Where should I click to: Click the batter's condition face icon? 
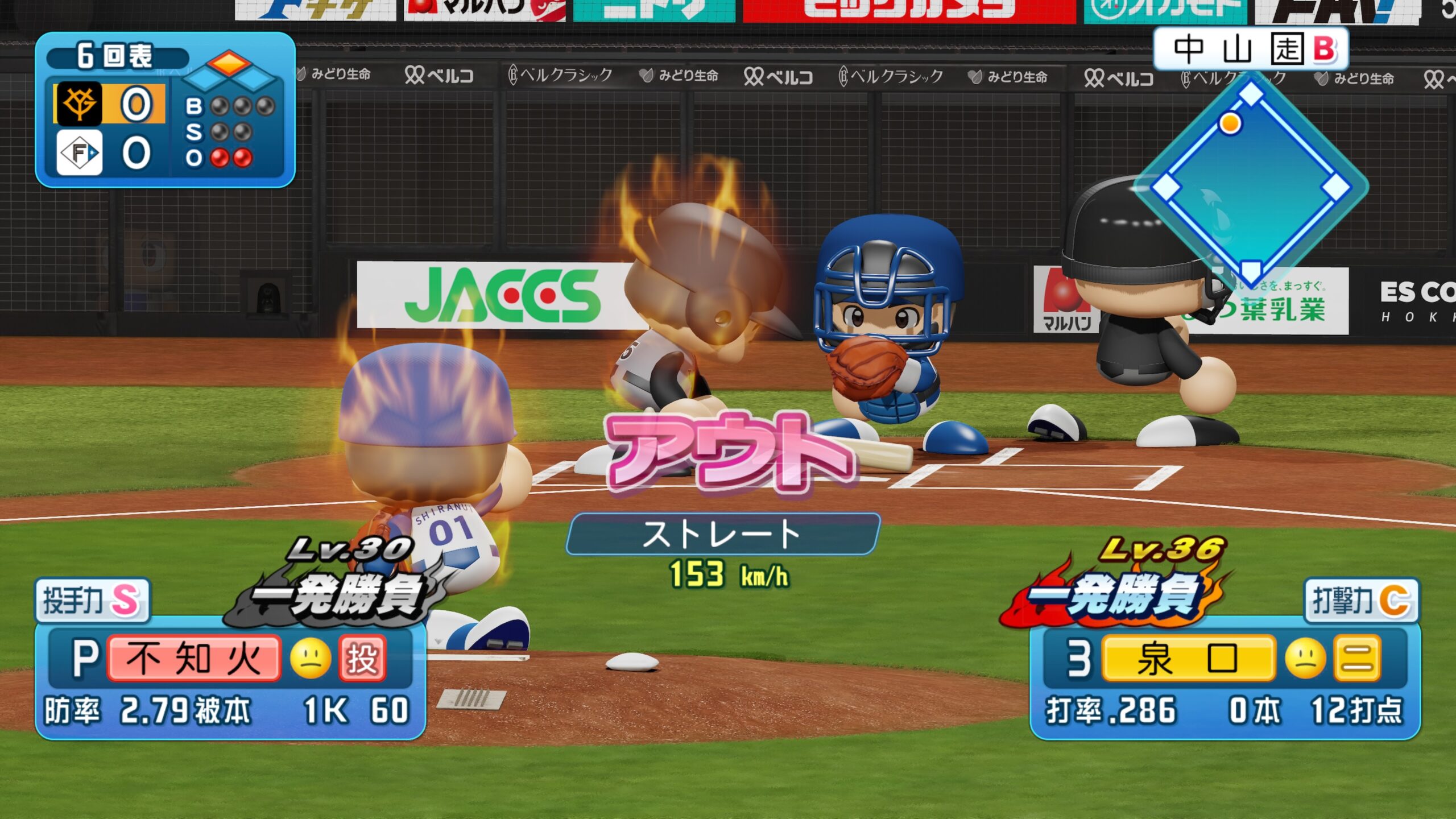click(1305, 659)
